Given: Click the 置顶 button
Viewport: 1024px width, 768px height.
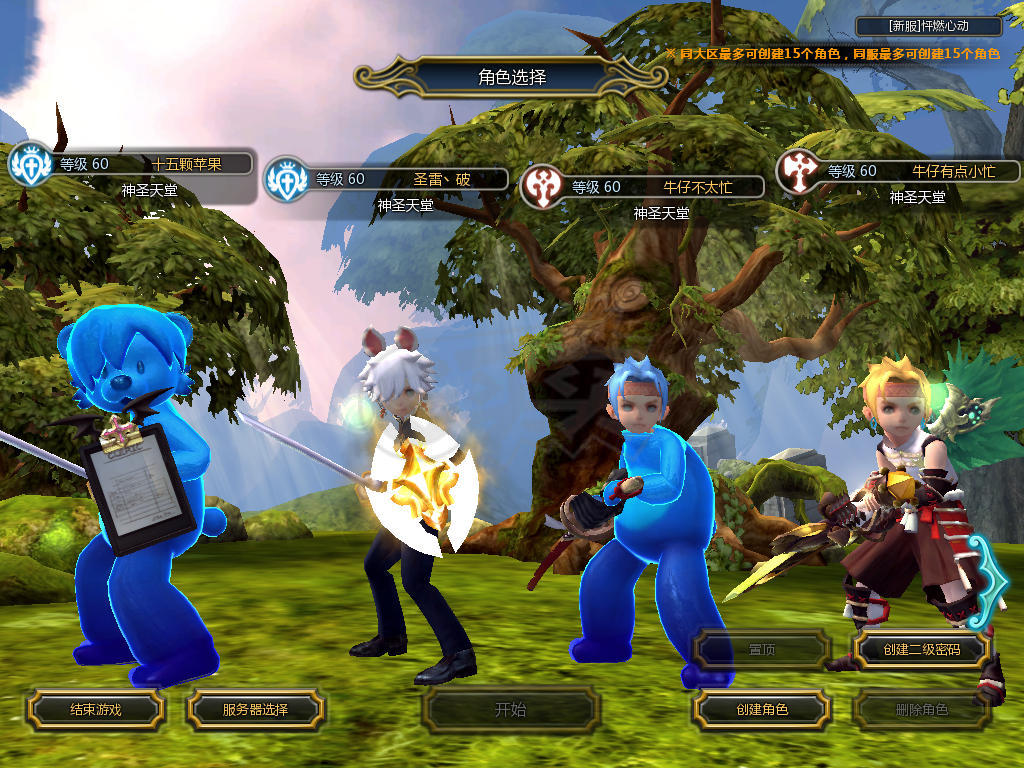Looking at the screenshot, I should click(x=762, y=649).
